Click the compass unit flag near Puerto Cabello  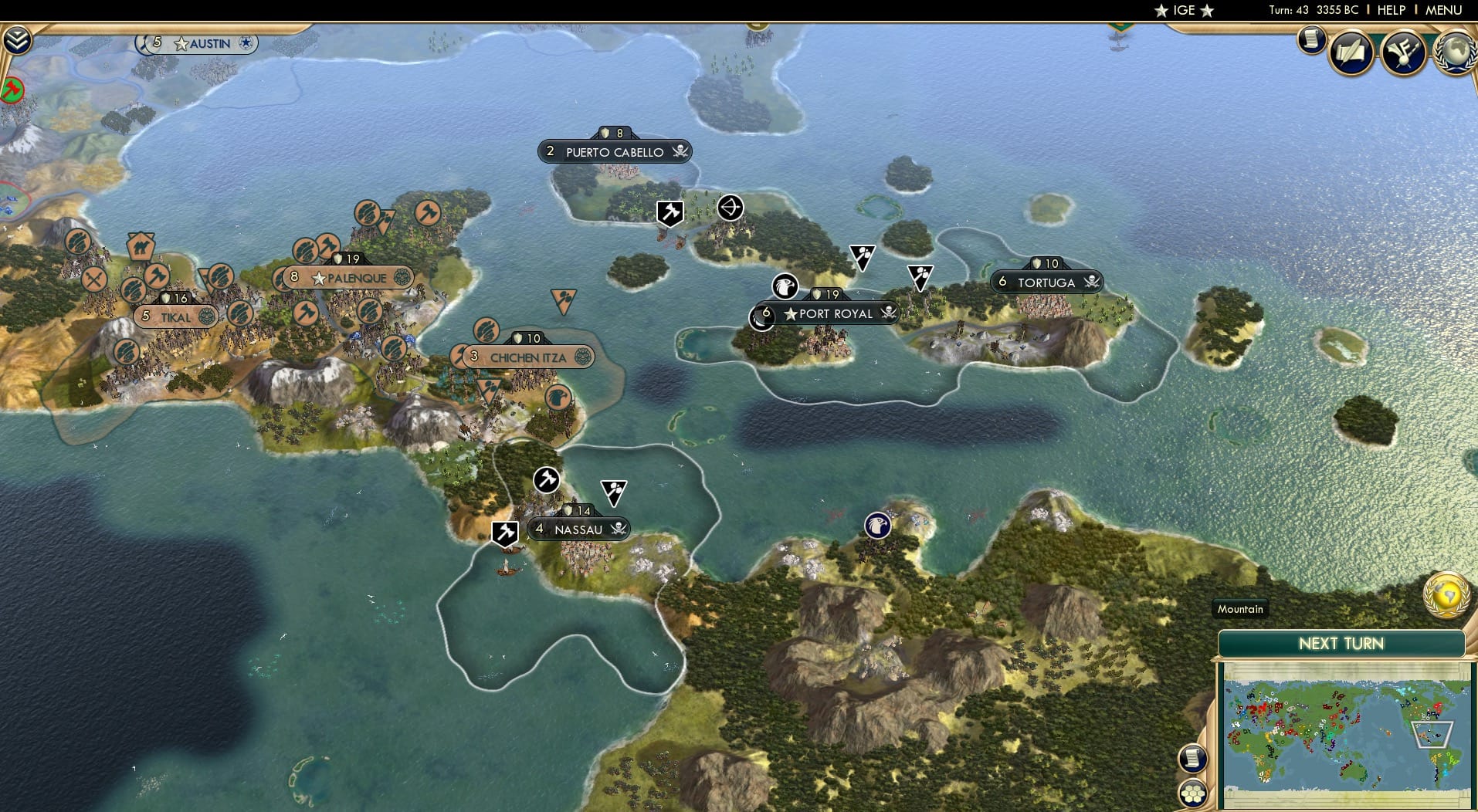pyautogui.click(x=729, y=207)
